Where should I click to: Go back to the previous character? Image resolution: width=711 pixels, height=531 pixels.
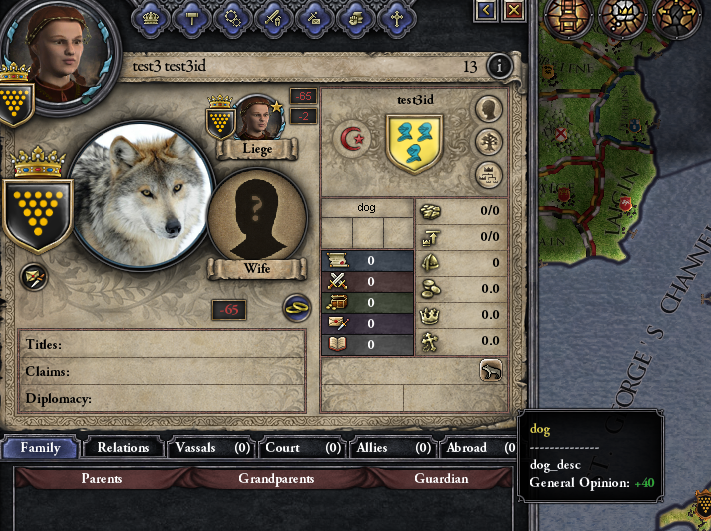coord(487,10)
